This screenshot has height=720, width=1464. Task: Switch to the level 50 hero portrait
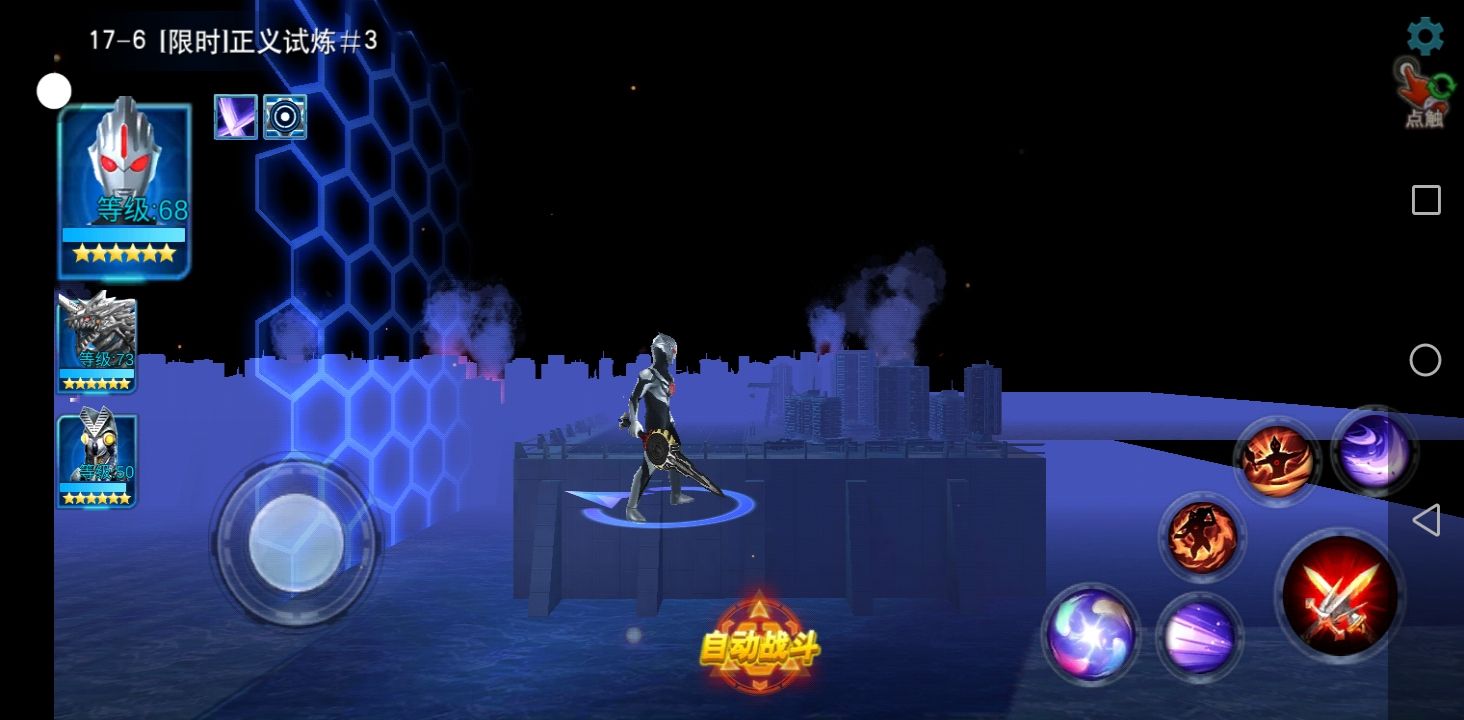tap(97, 460)
